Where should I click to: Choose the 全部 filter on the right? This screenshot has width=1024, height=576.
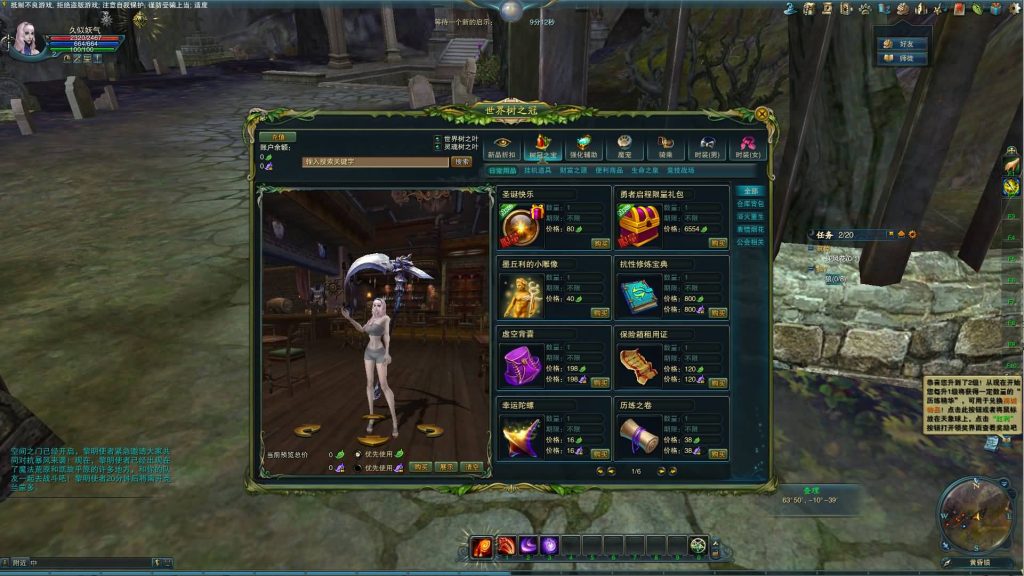coord(749,190)
